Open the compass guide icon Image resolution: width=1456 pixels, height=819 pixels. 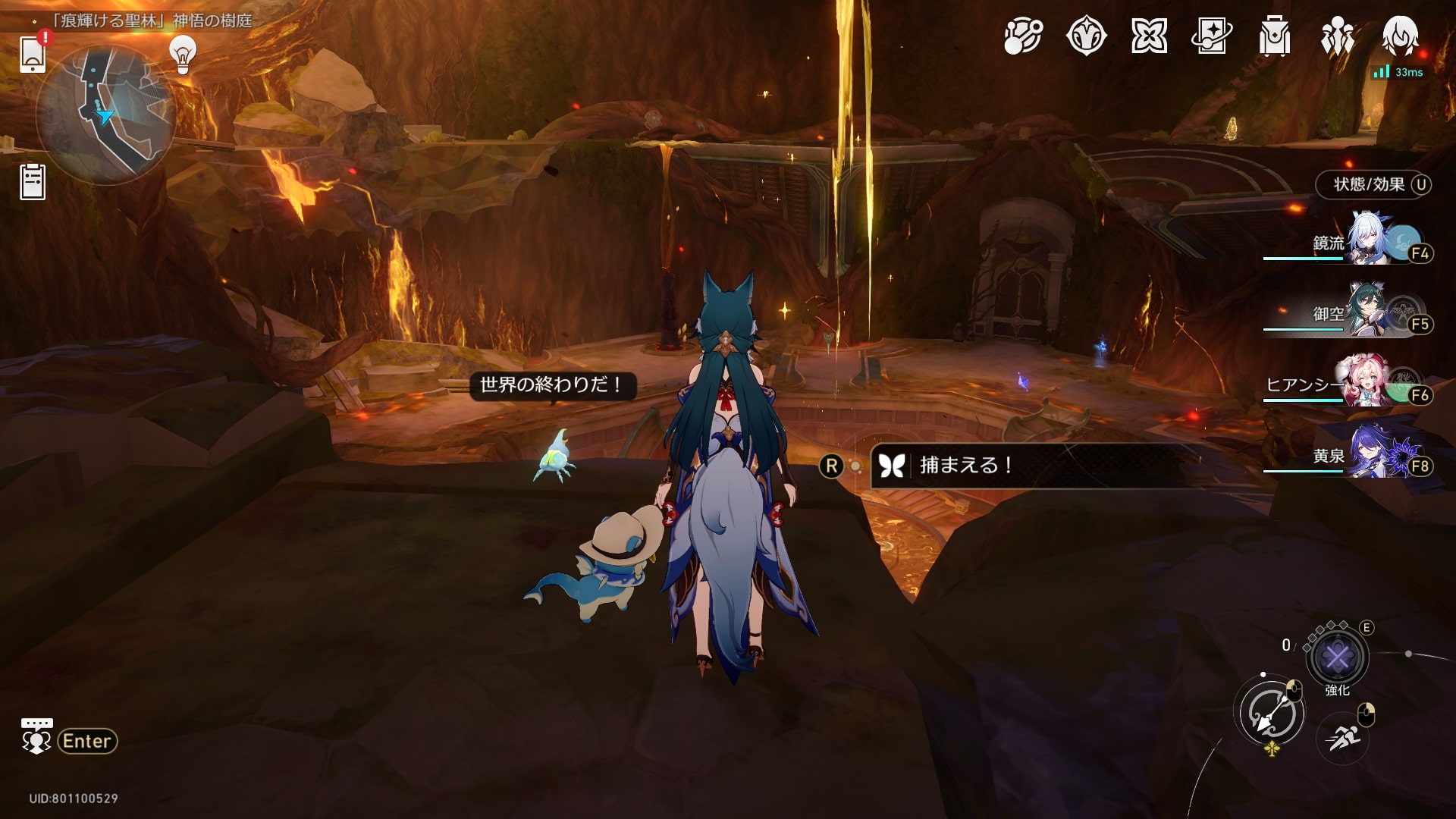pyautogui.click(x=1086, y=36)
